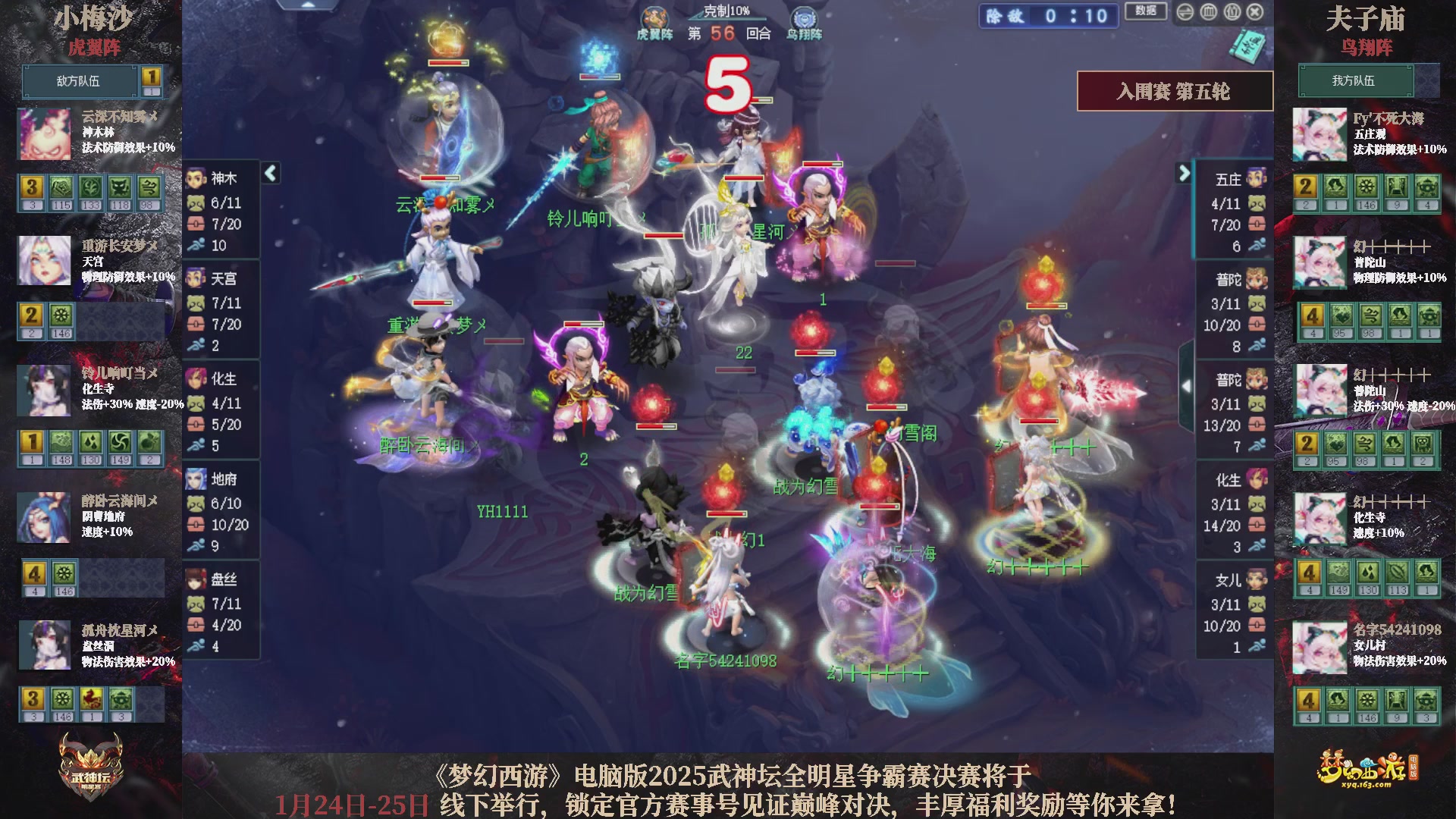Select the 鸟翔阵 formation emblem icon
1456x819 pixels.
point(804,15)
